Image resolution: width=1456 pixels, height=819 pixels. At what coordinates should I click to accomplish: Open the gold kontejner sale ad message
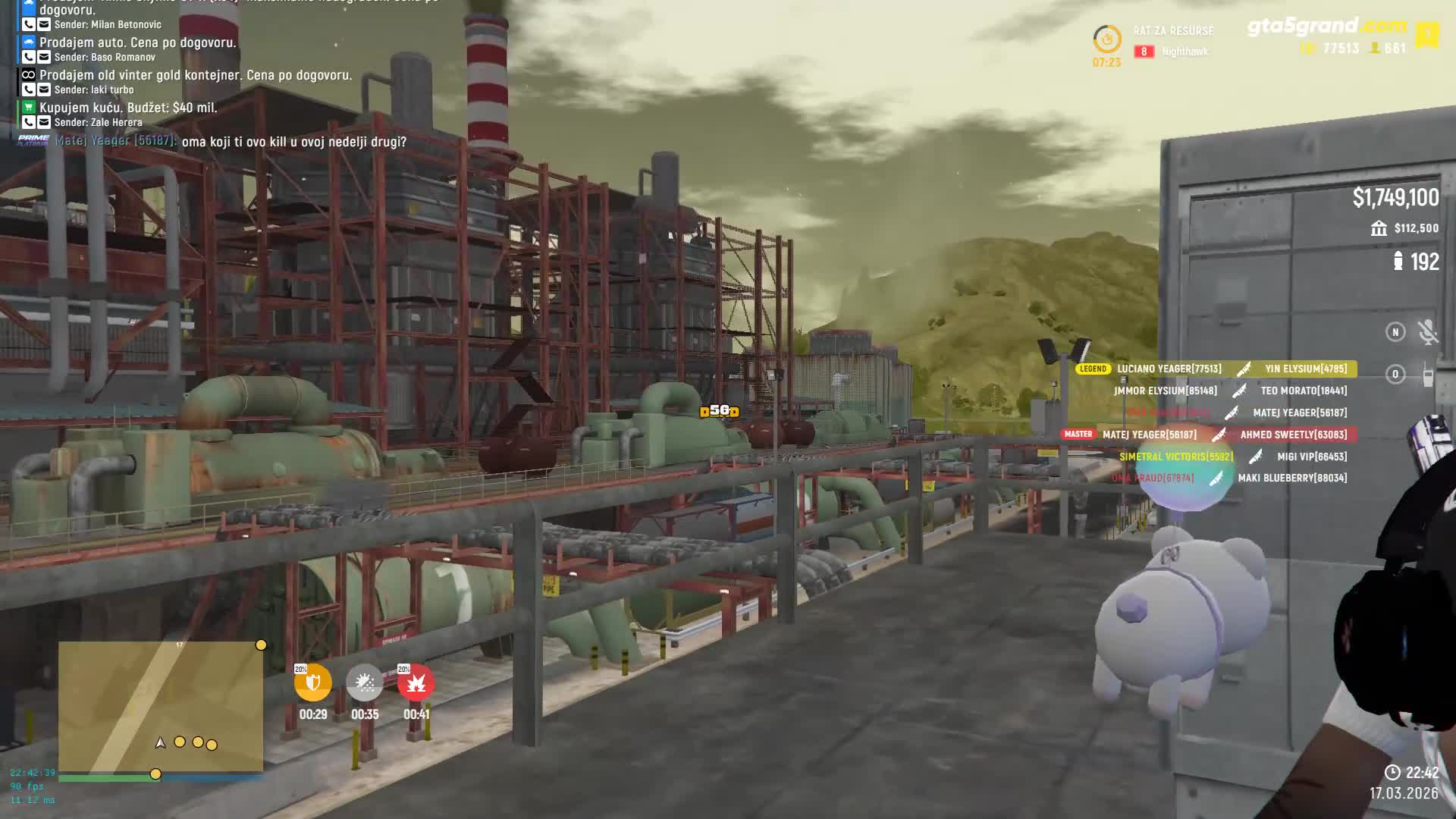pyautogui.click(x=195, y=75)
